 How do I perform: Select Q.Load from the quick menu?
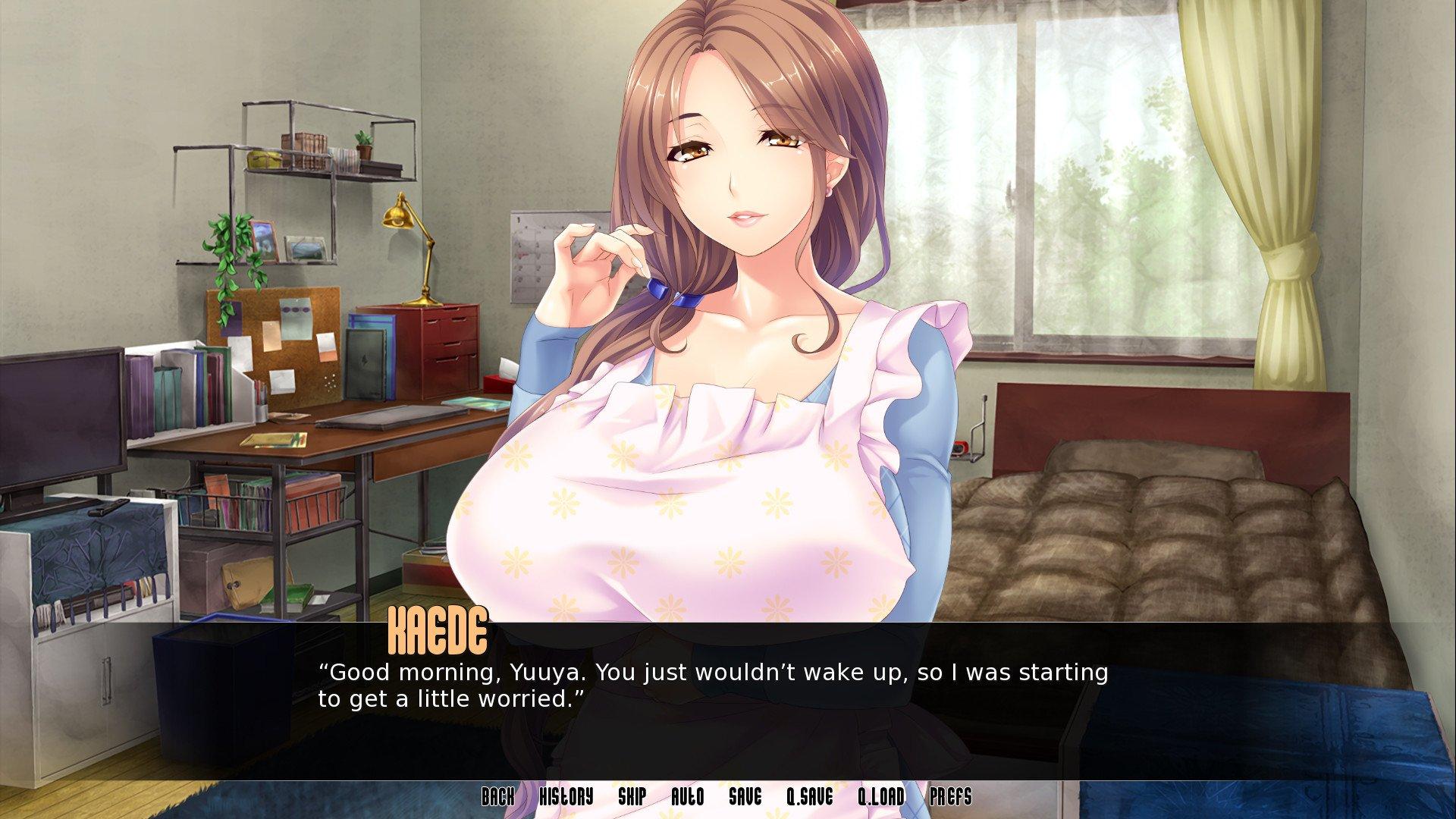(882, 797)
